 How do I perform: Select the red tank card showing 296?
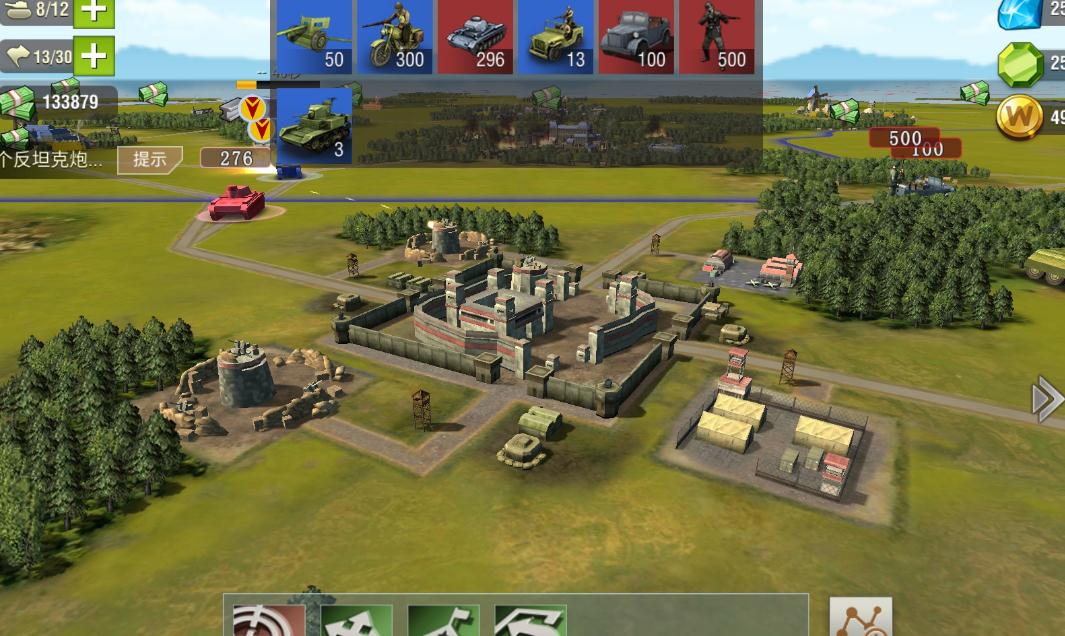[x=475, y=37]
